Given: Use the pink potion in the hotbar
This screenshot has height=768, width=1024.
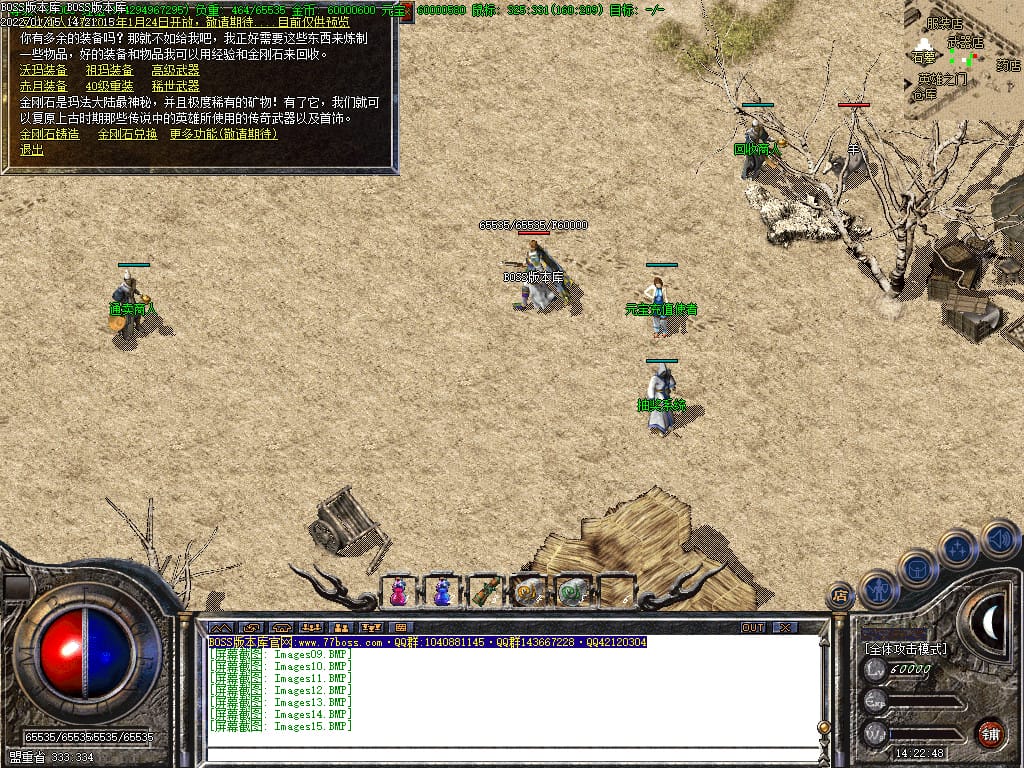Looking at the screenshot, I should pyautogui.click(x=398, y=592).
